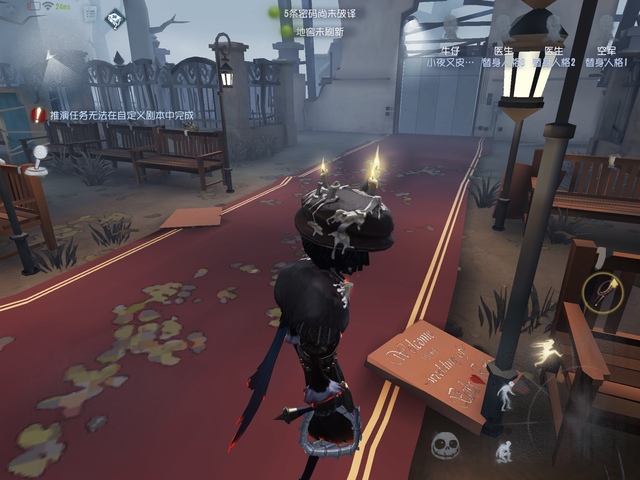
Task: Click the red exclamation task notice
Action: pos(38,115)
